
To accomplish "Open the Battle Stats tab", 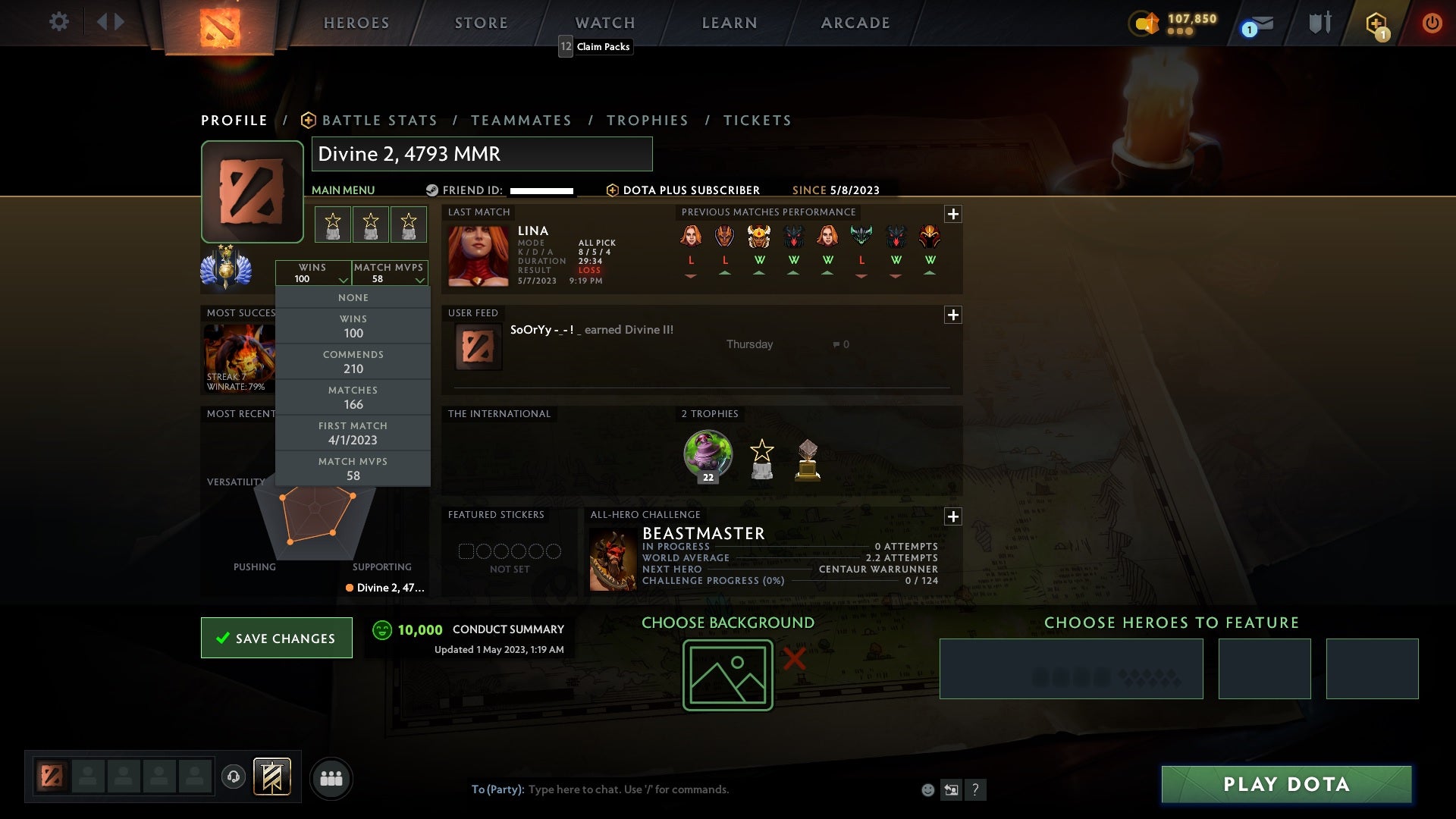I will (379, 120).
